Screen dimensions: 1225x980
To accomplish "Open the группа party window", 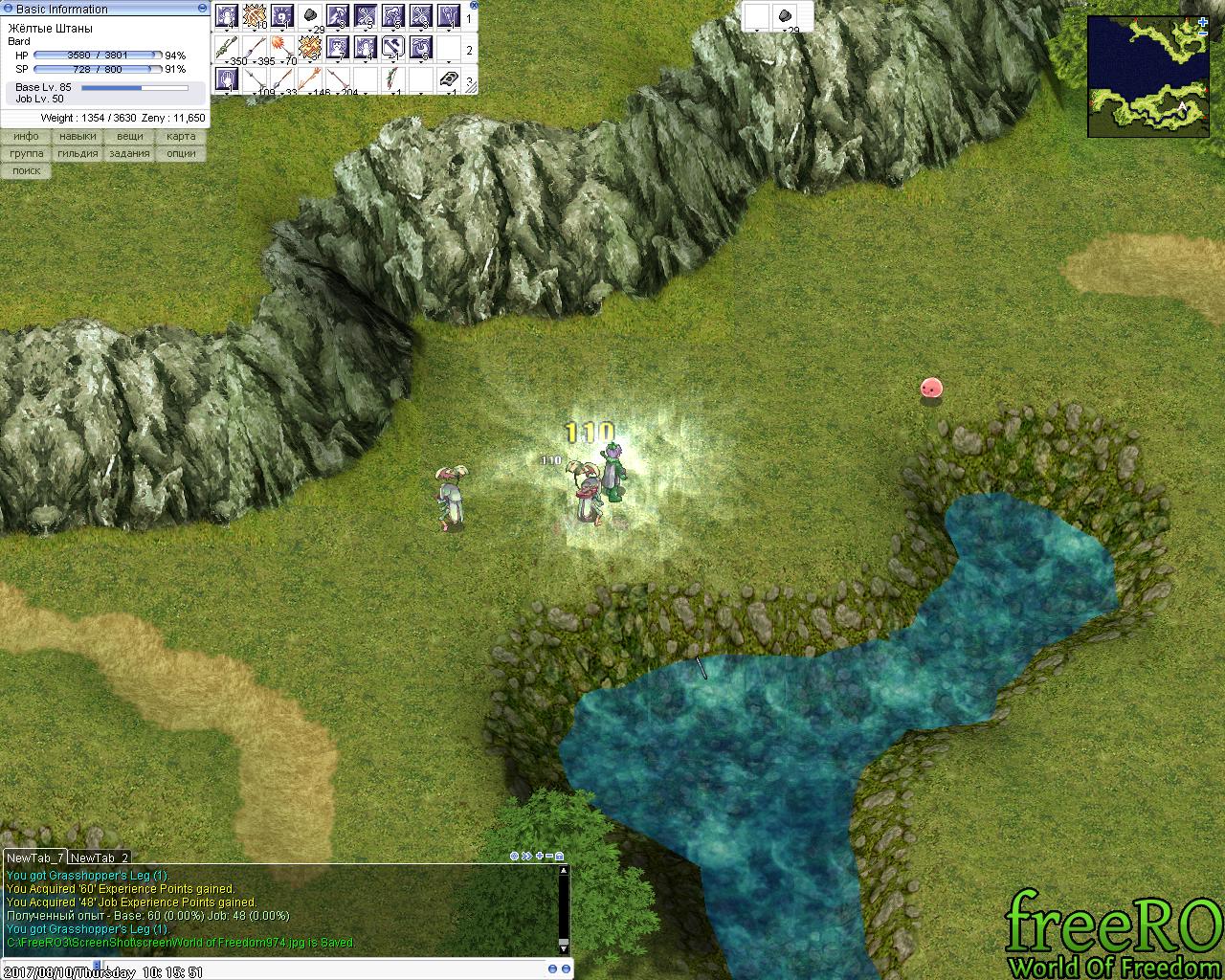I will pyautogui.click(x=26, y=154).
